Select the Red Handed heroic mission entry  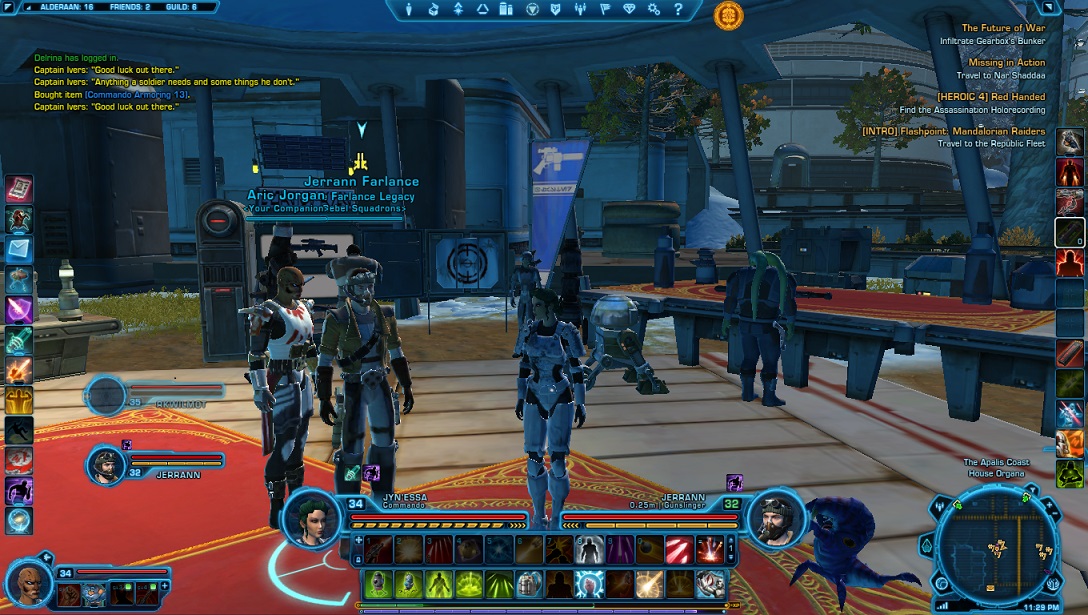pyautogui.click(x=988, y=97)
